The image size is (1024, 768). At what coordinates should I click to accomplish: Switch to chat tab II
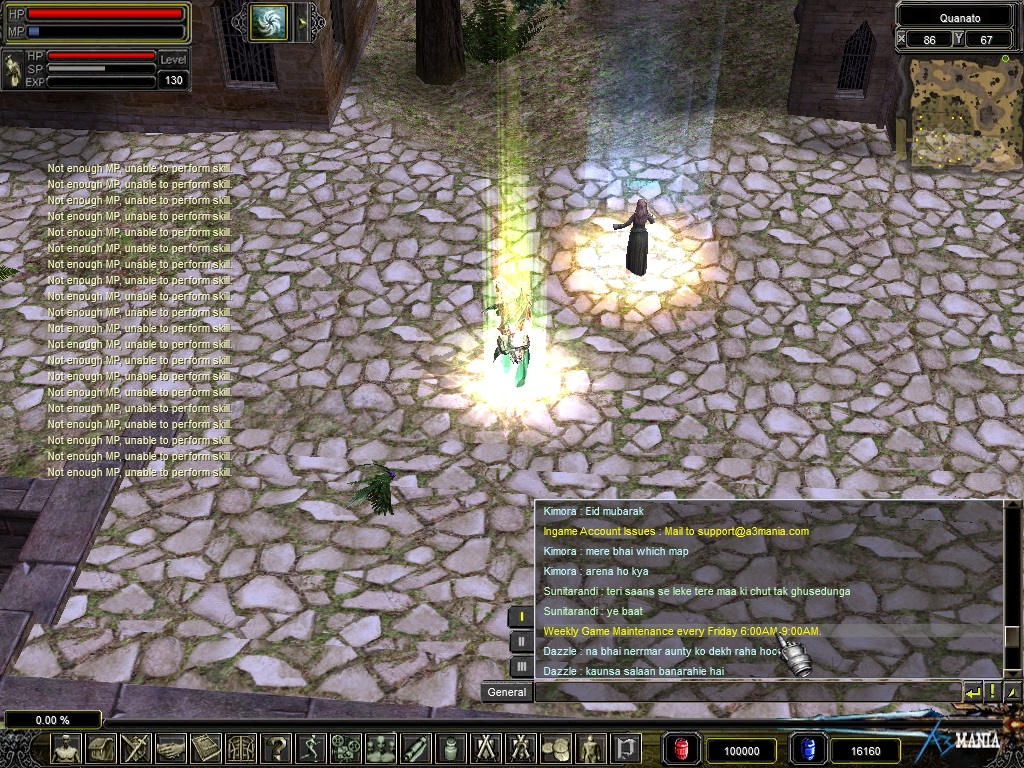click(521, 642)
